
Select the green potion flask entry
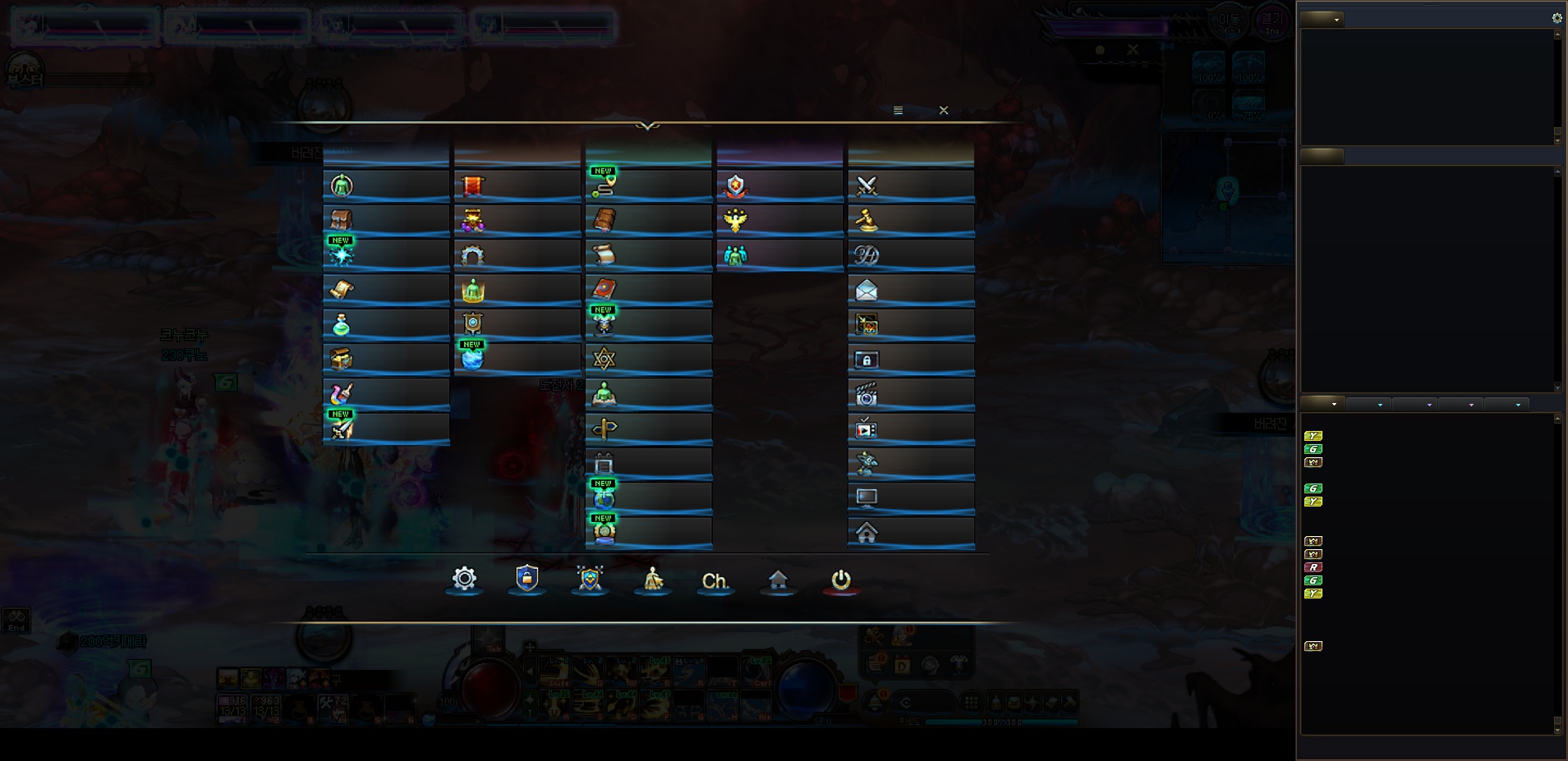(385, 325)
